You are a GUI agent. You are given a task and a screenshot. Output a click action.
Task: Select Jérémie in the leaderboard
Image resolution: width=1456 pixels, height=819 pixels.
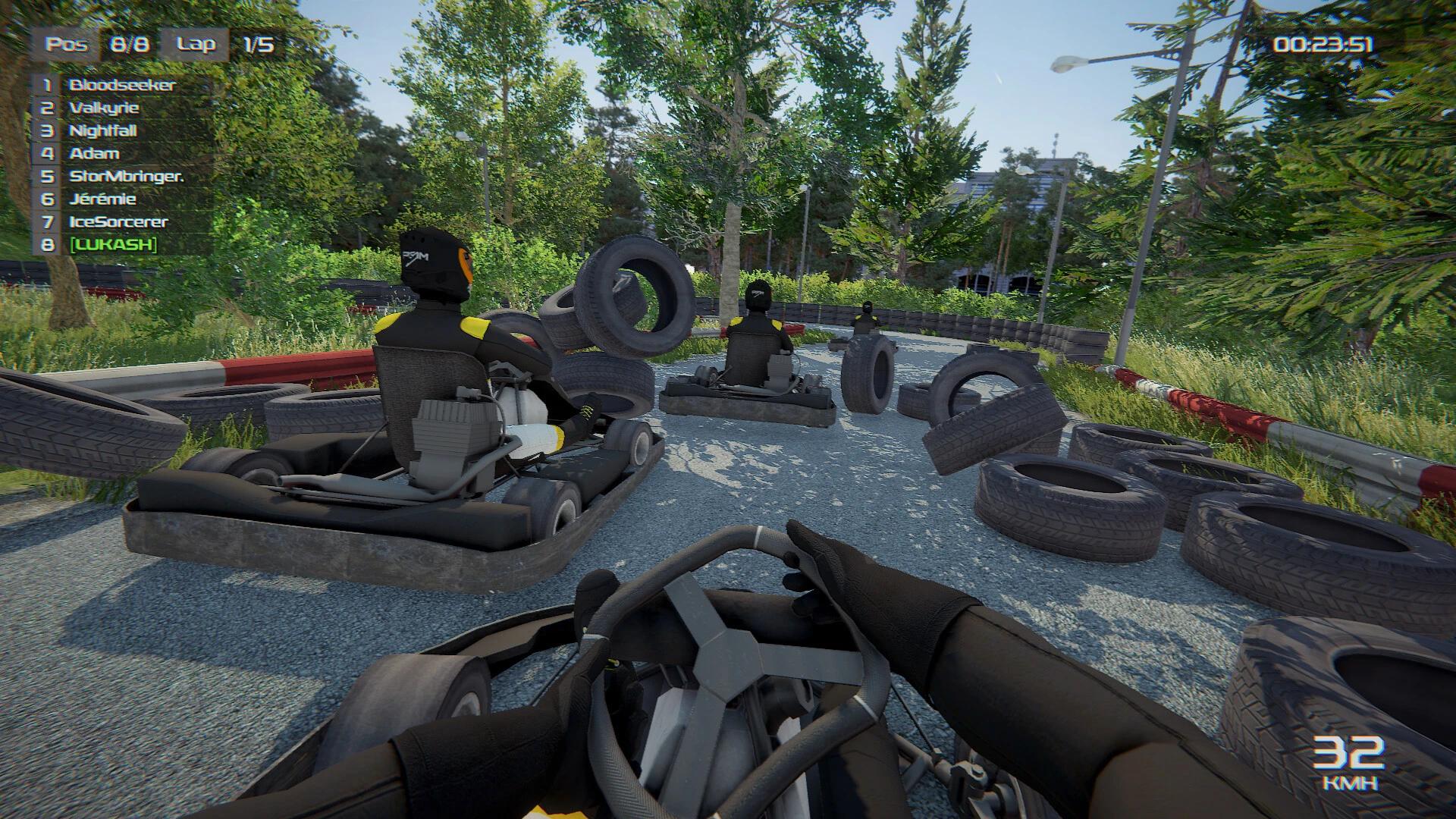coord(101,199)
